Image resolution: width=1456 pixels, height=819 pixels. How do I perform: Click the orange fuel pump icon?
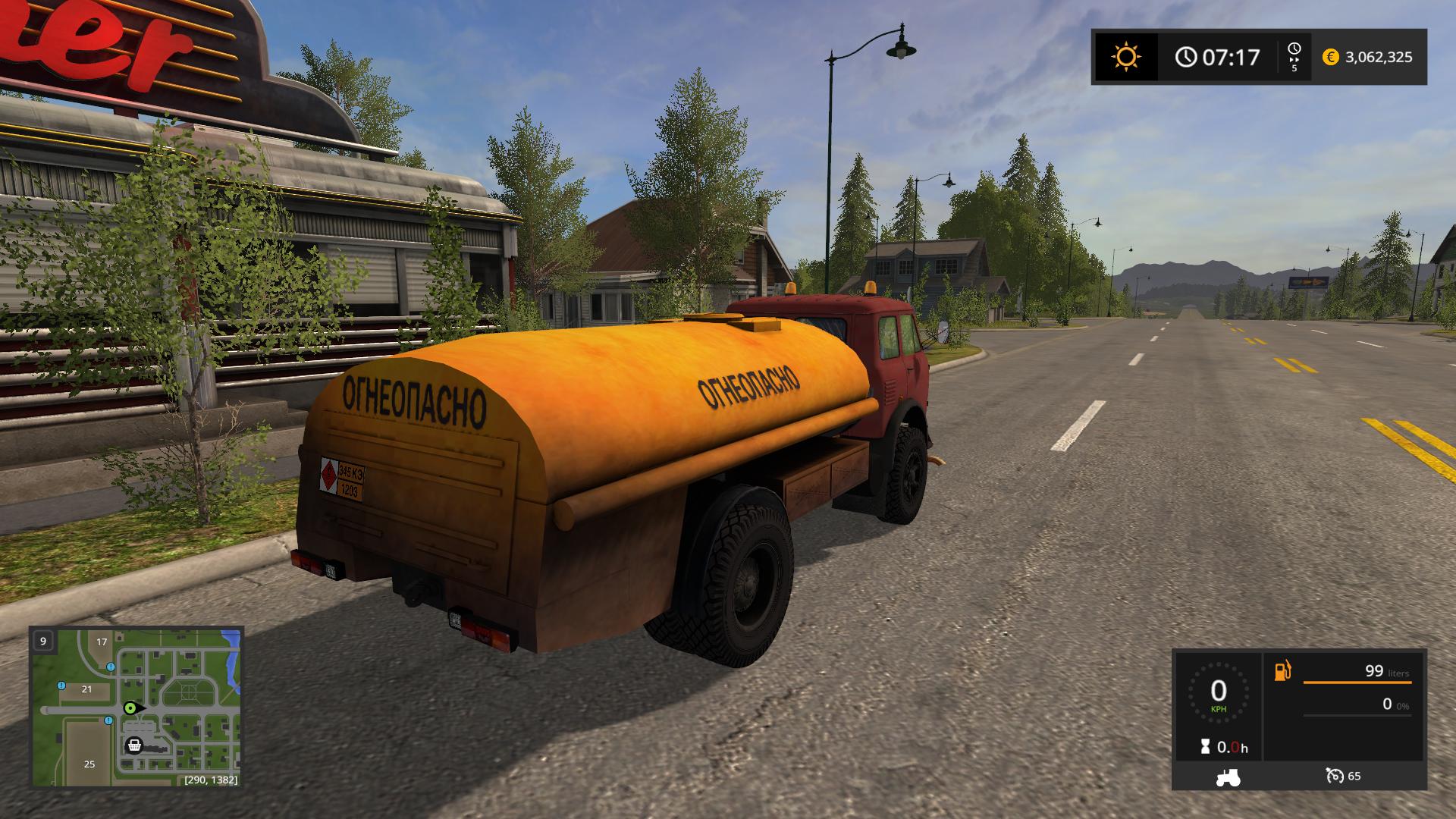[1282, 671]
